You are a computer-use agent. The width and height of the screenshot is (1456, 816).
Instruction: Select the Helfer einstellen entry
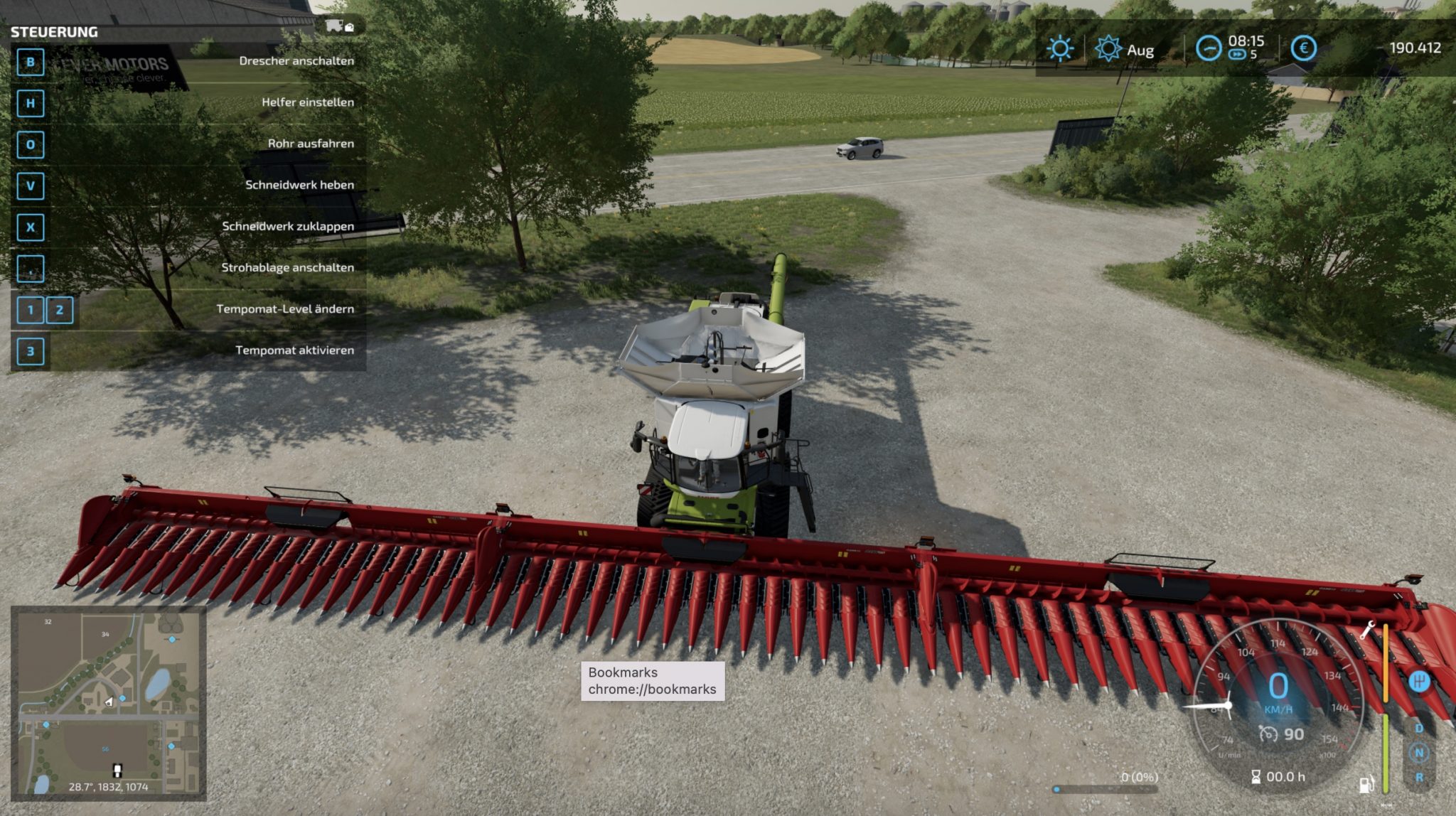click(x=307, y=102)
